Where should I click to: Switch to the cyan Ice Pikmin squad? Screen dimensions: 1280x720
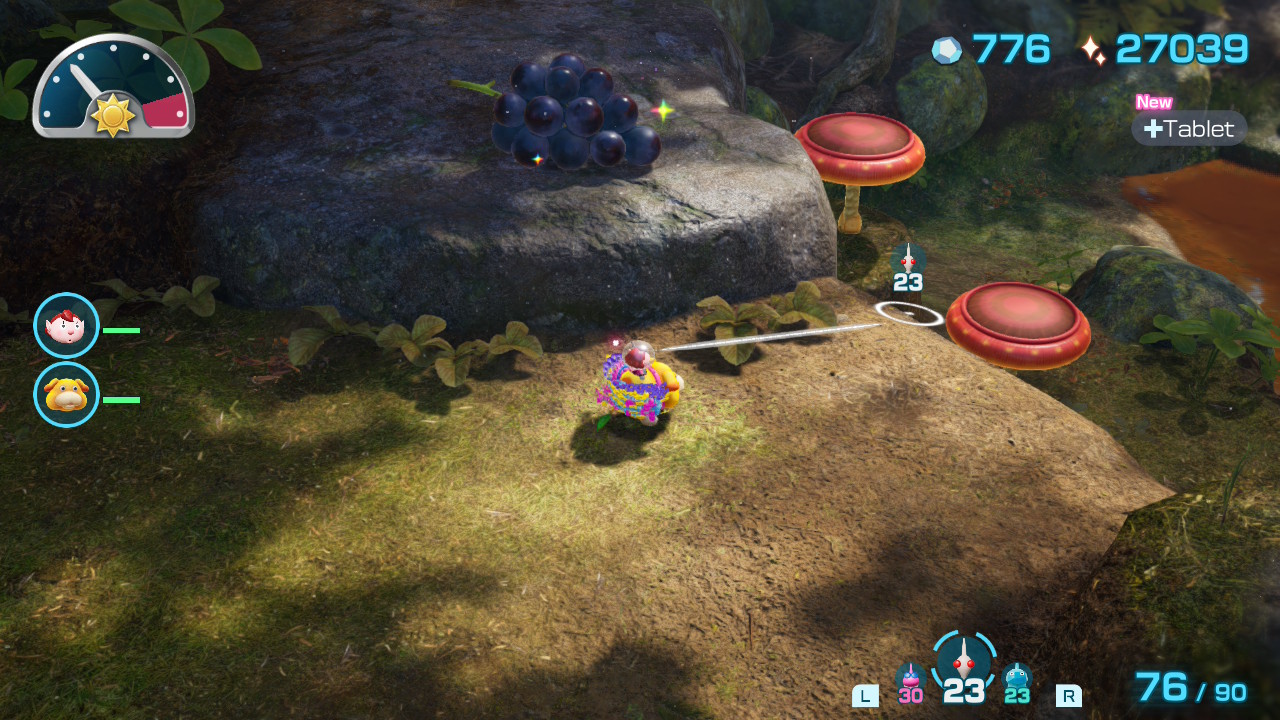pyautogui.click(x=1017, y=680)
